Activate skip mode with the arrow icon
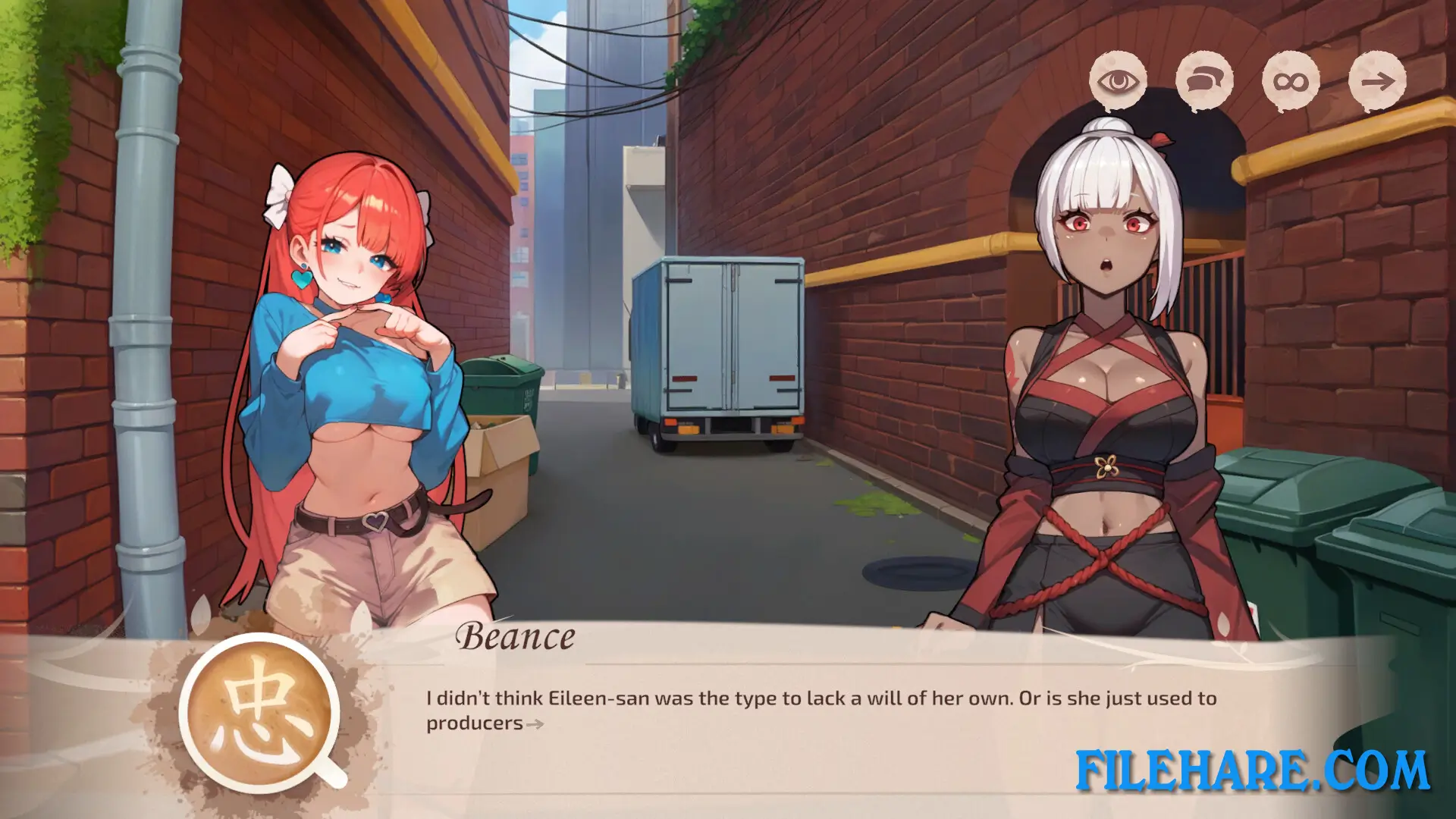 point(1378,81)
